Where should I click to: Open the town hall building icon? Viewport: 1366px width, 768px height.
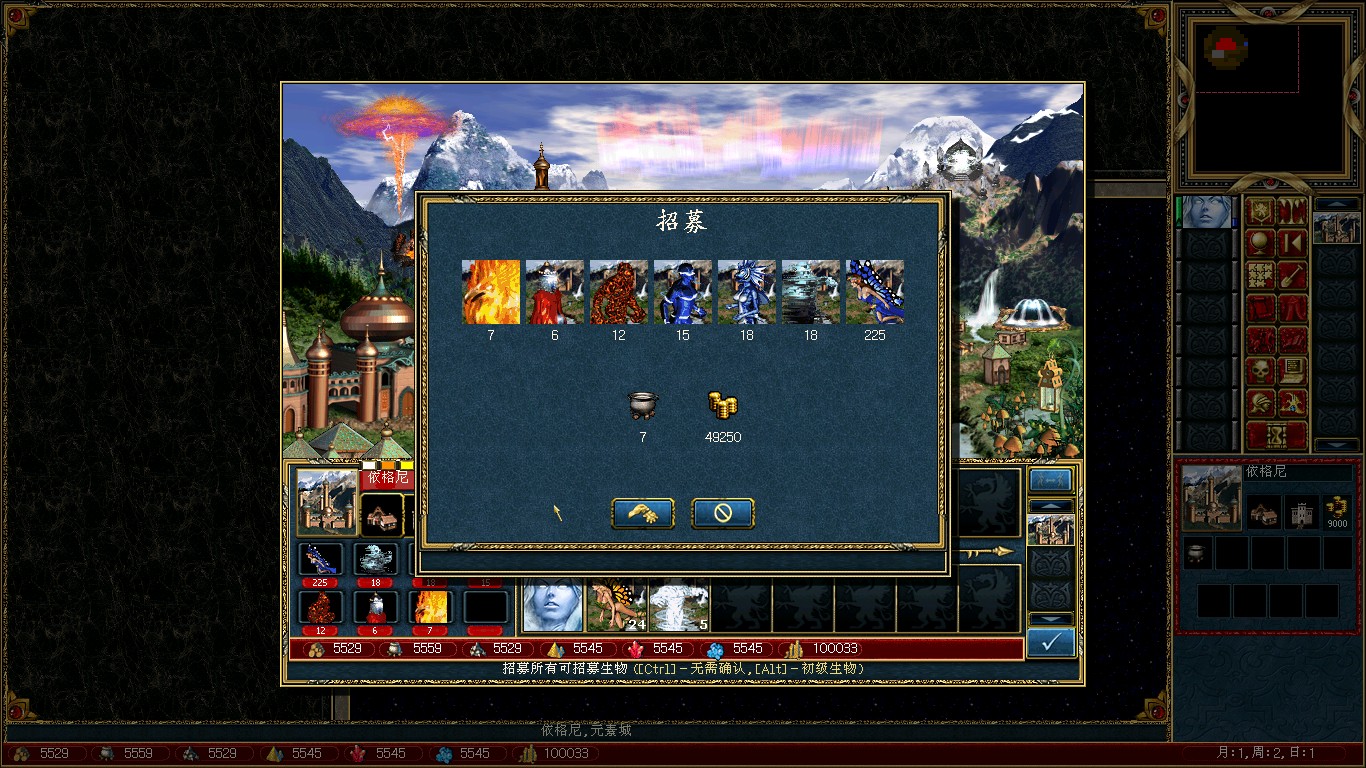(382, 514)
